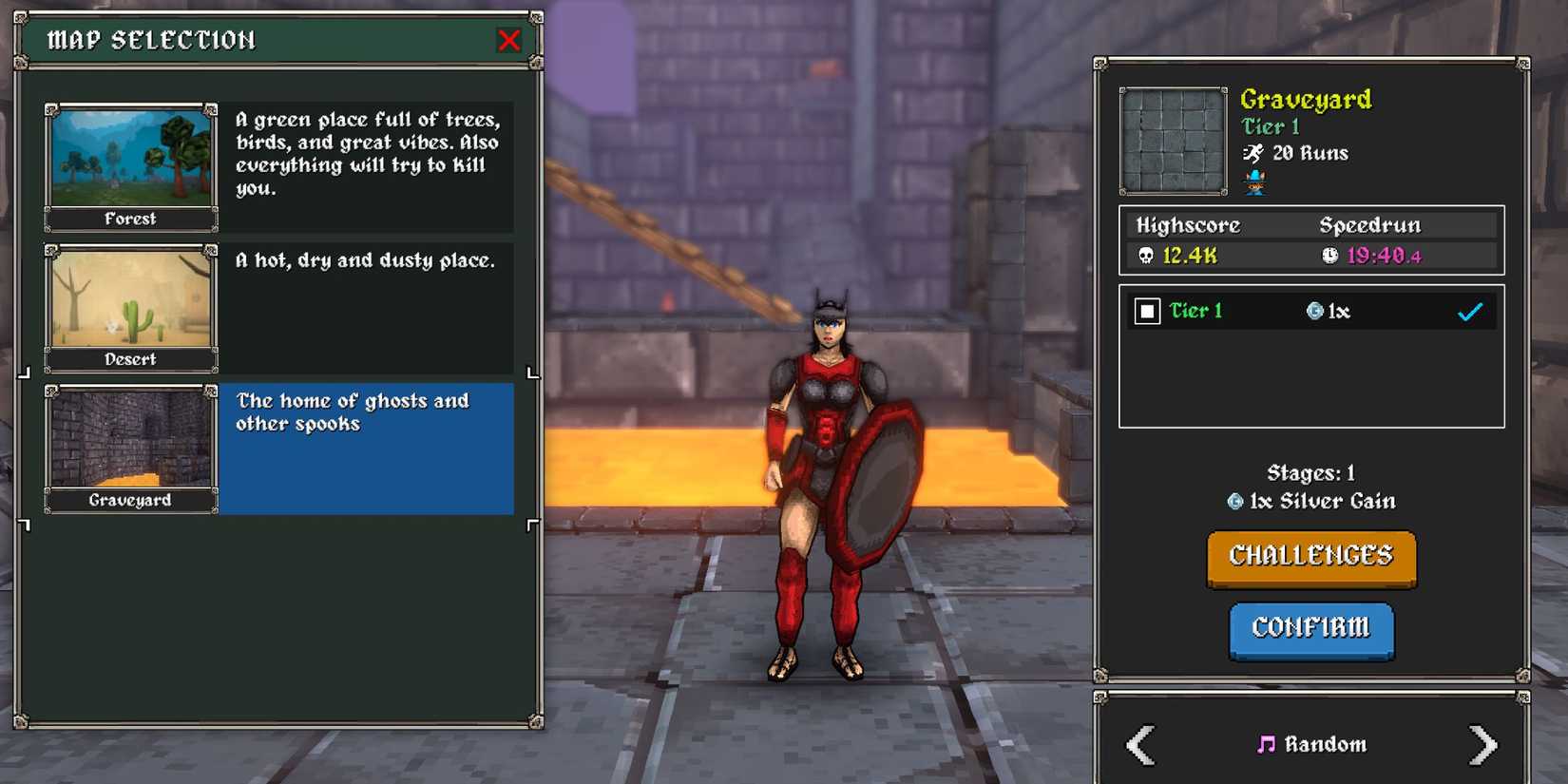Click the skull highscore icon
Image resolution: width=1568 pixels, height=784 pixels.
point(1146,255)
